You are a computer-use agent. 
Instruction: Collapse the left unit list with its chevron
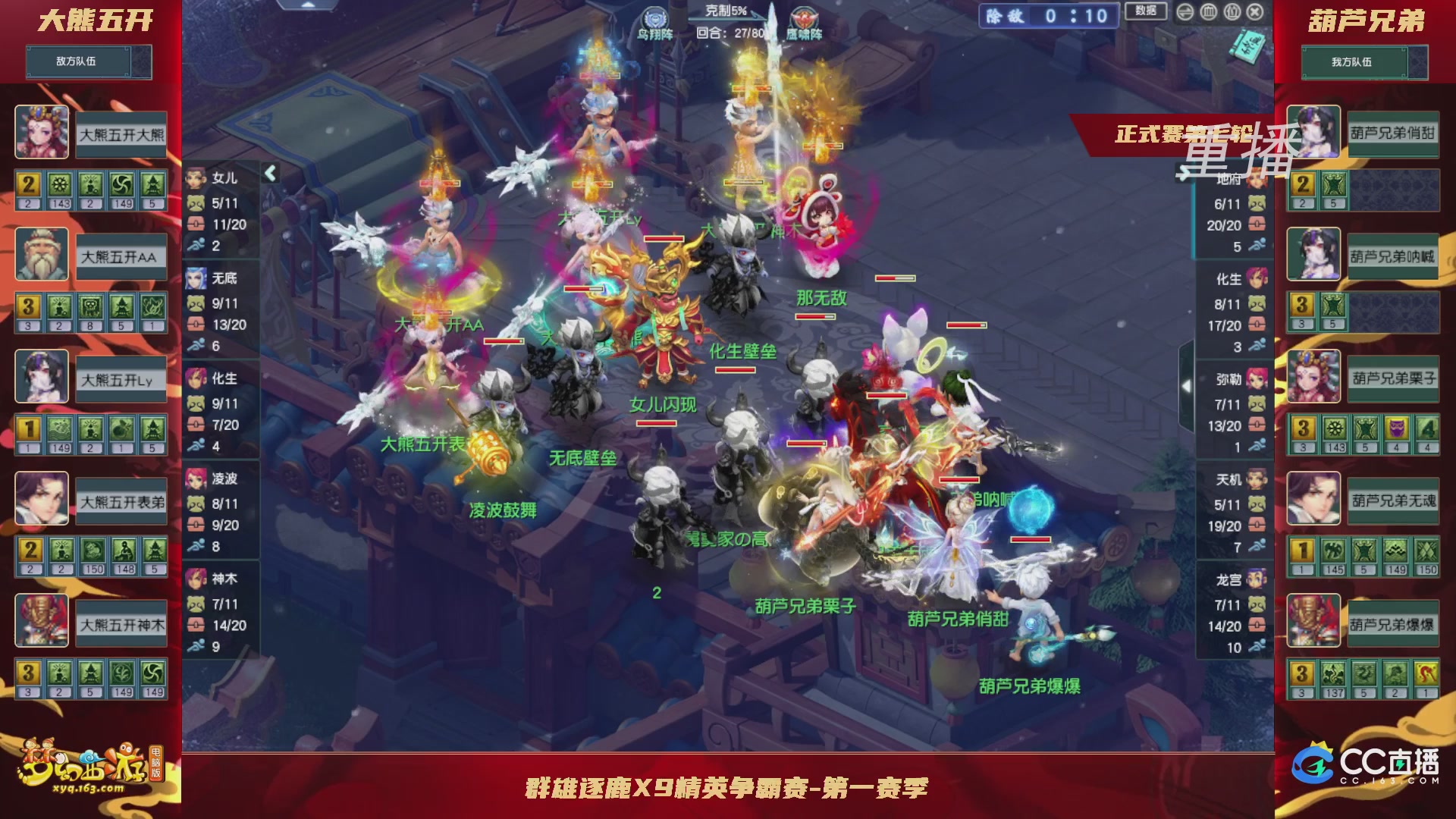(x=269, y=173)
